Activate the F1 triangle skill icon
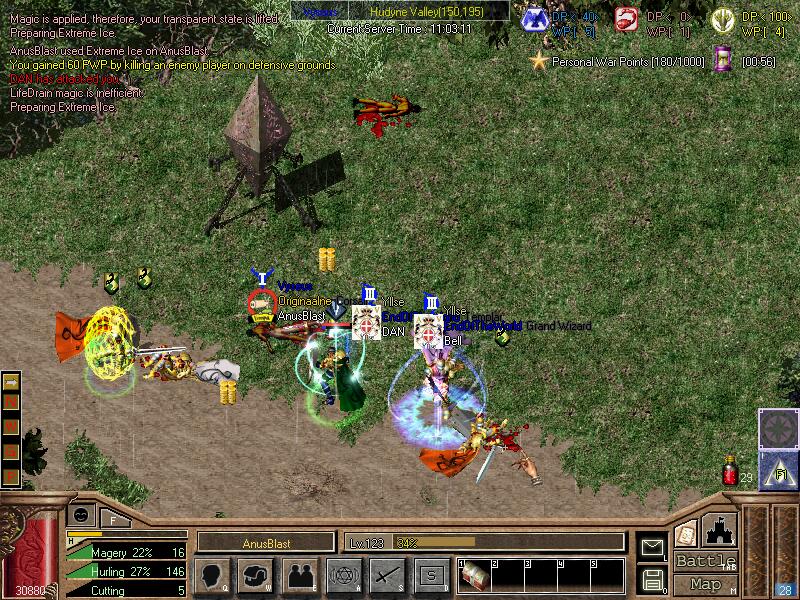 777,468
